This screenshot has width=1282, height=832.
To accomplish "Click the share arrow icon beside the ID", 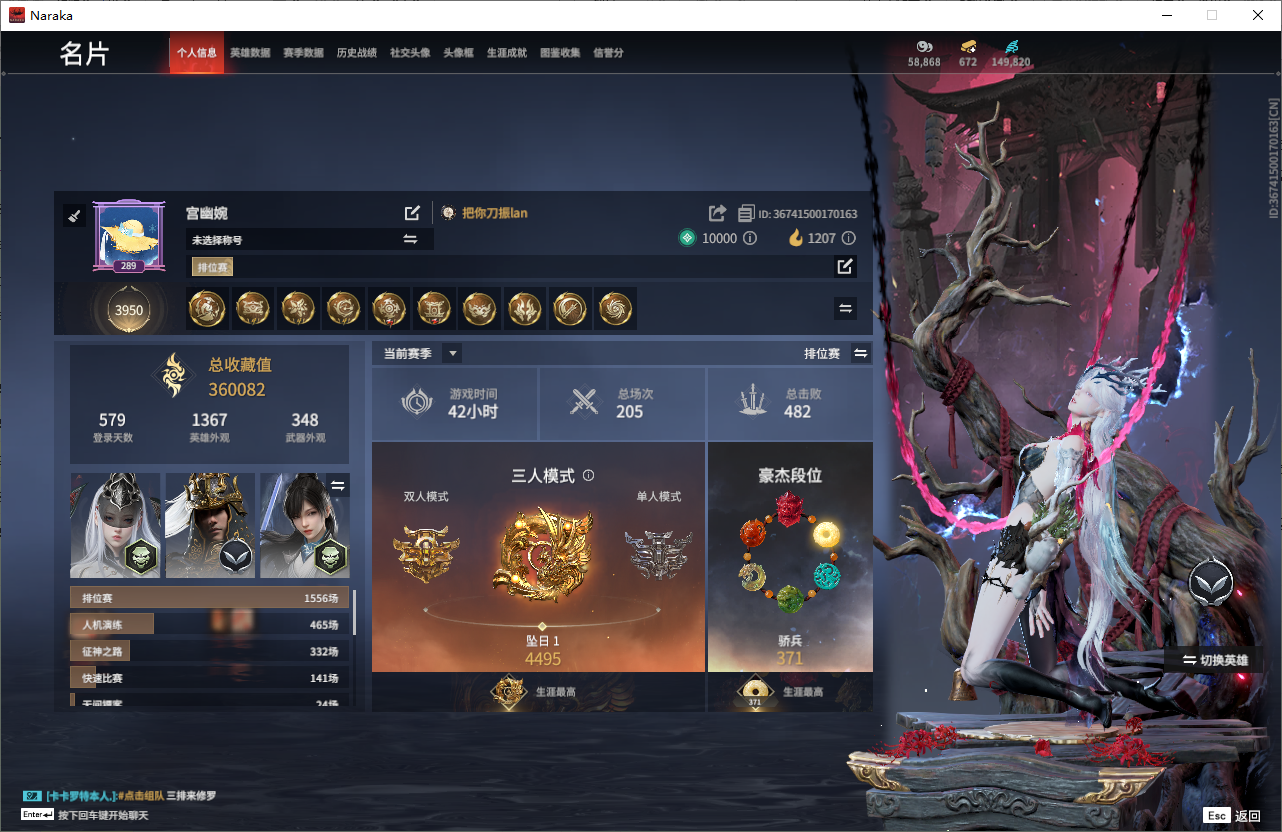I will [x=717, y=213].
